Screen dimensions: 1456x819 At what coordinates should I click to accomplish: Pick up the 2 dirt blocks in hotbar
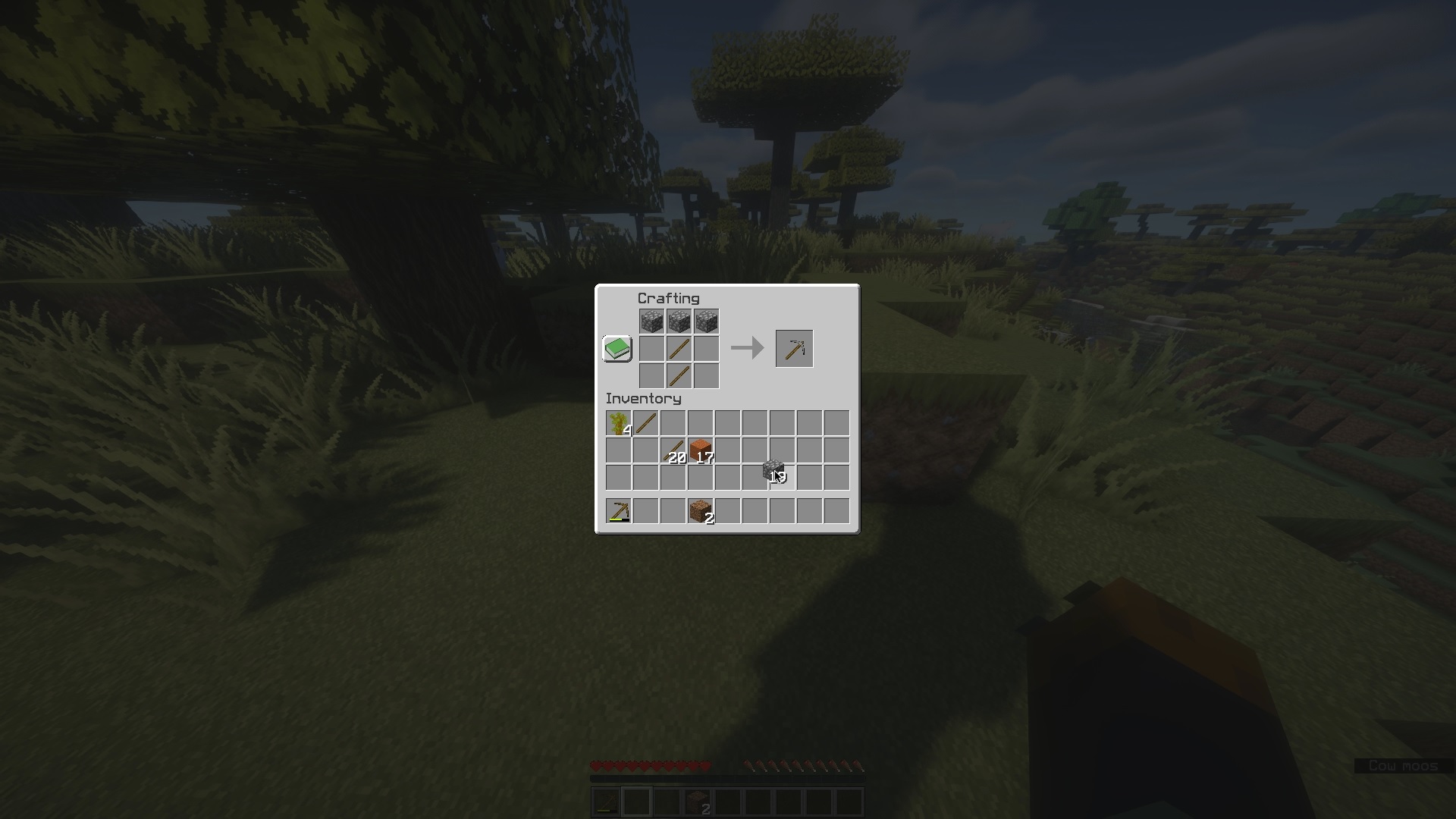699,510
